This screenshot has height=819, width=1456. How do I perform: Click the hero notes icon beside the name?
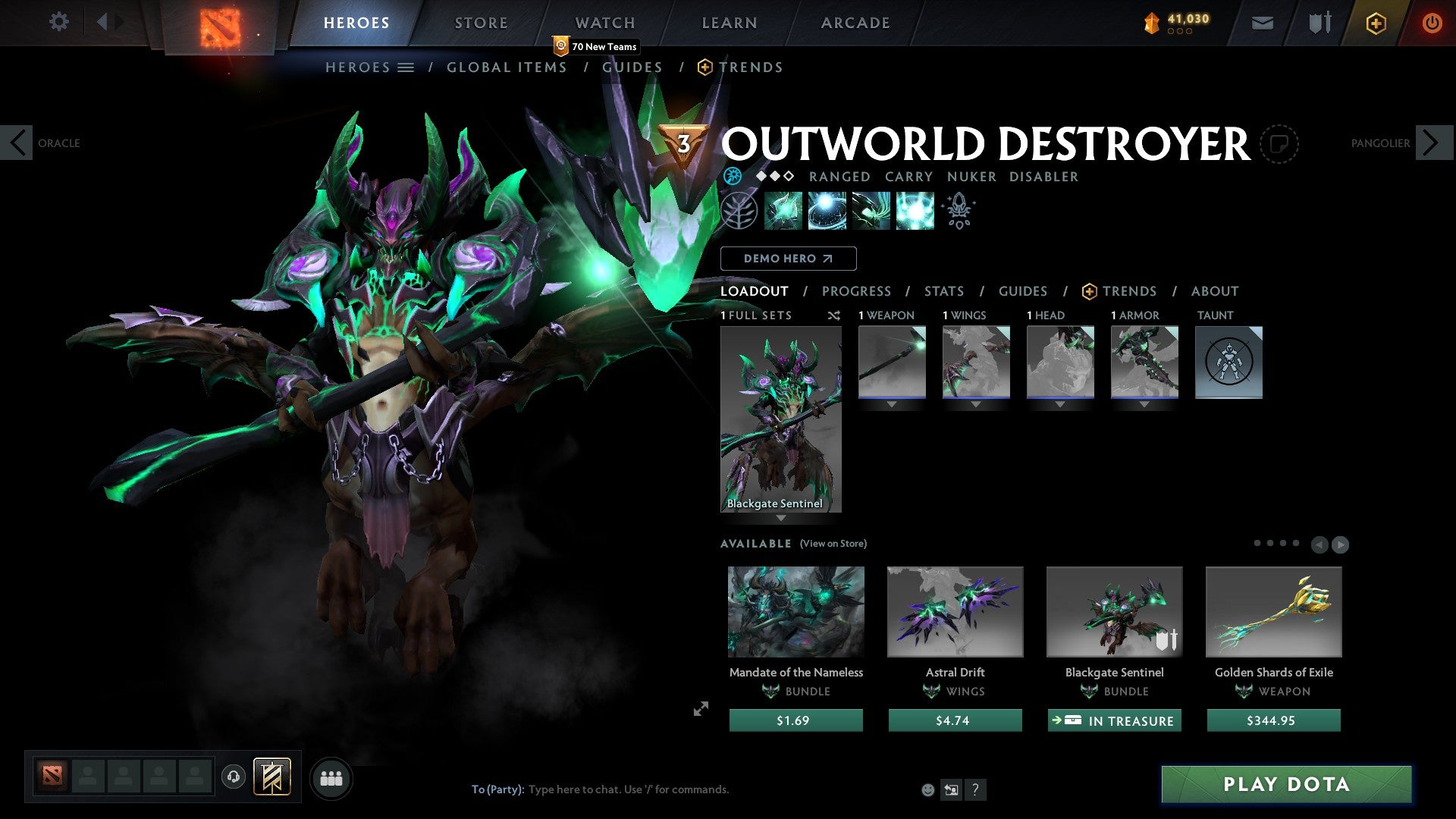pos(1279,144)
